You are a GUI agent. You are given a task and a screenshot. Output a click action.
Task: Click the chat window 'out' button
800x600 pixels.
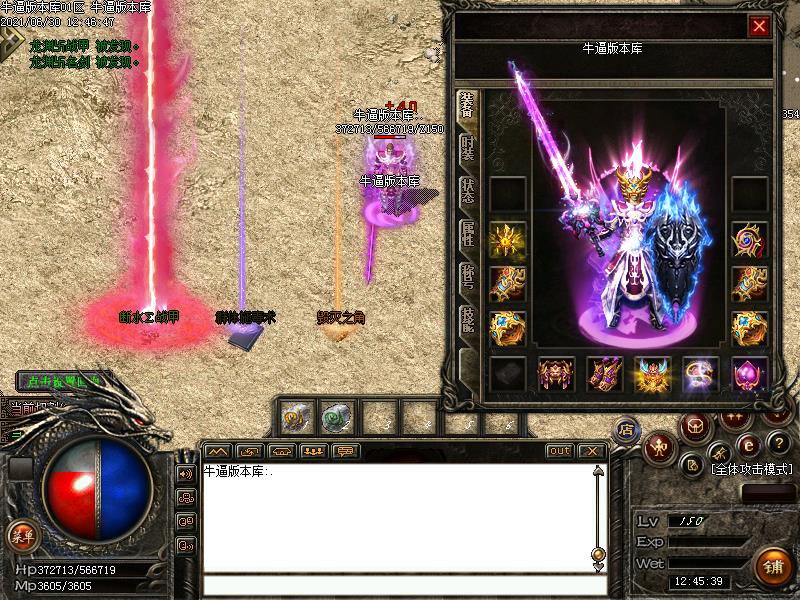point(560,451)
